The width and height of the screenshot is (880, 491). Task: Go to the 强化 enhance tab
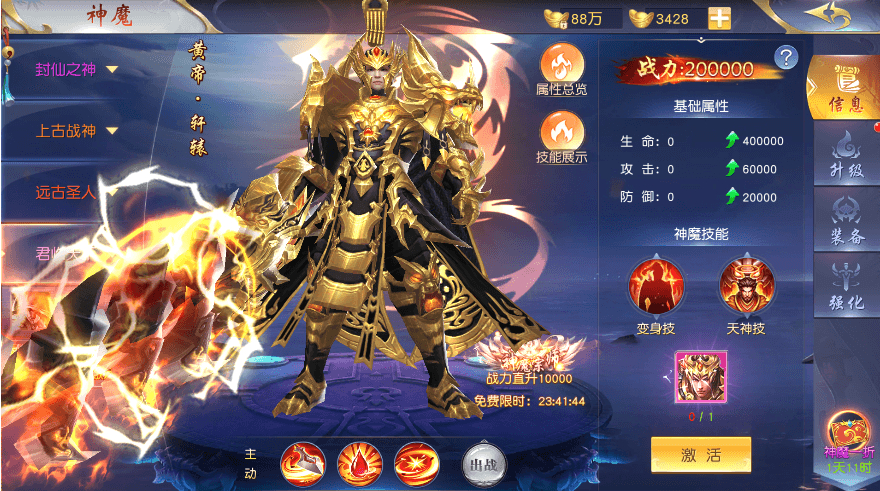click(845, 285)
